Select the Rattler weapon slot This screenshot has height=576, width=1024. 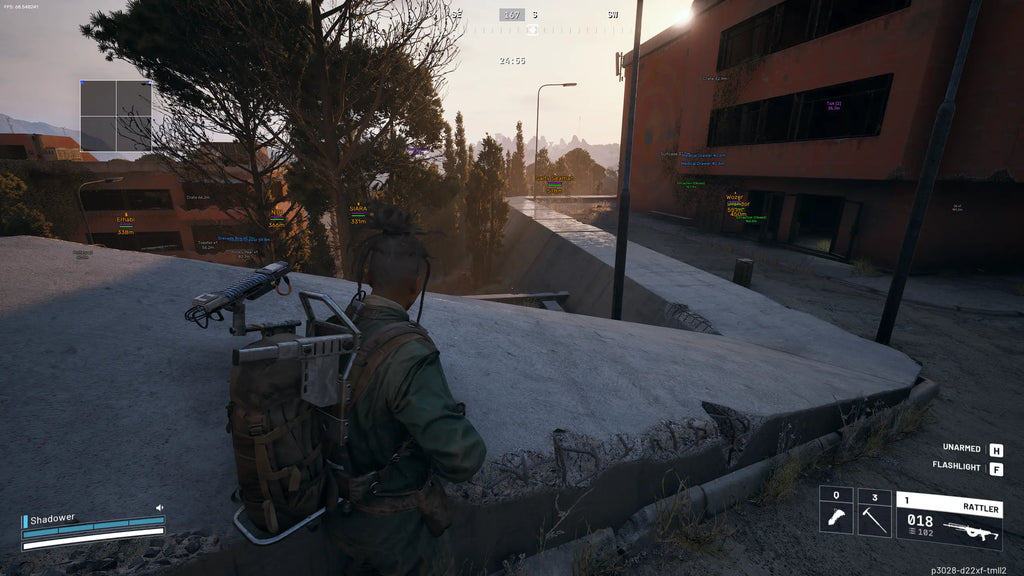(948, 520)
